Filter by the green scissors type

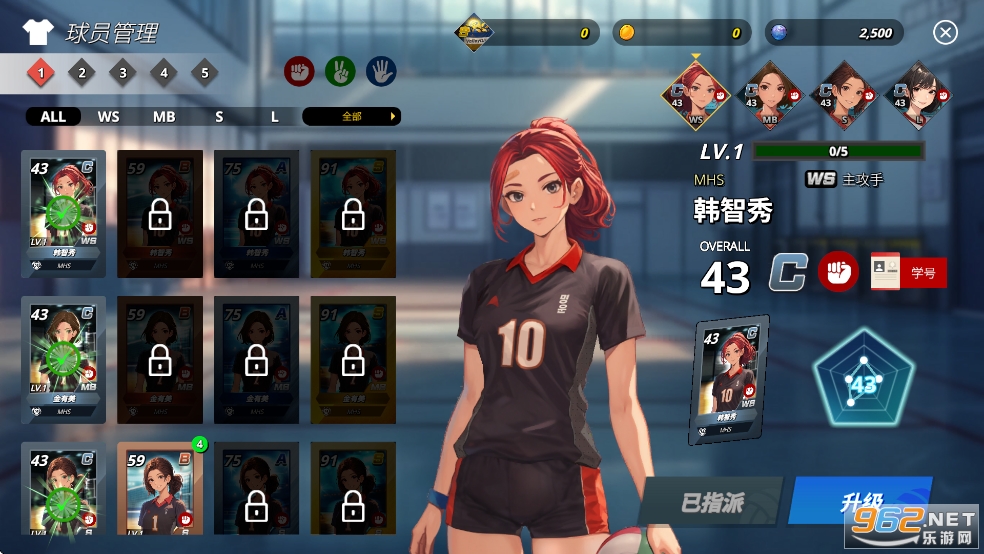340,71
